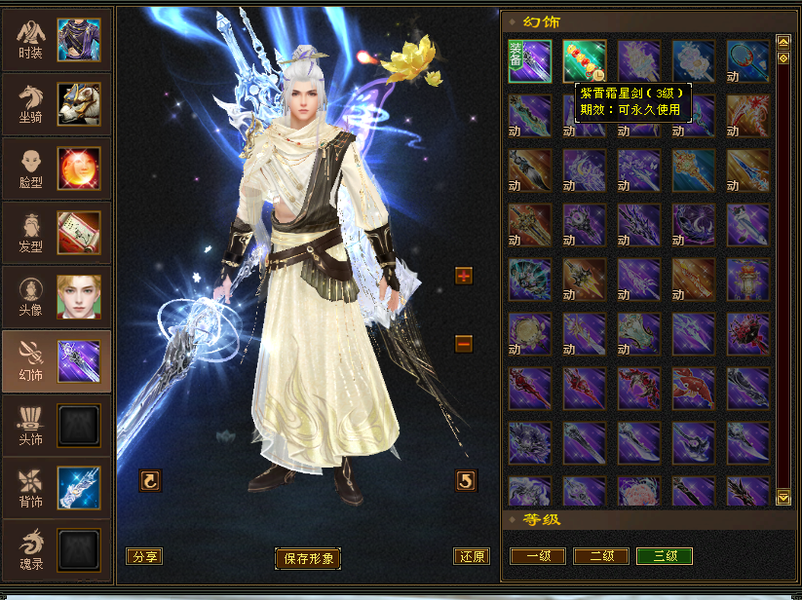Zoom in character with plus button
The height and width of the screenshot is (600, 802).
coord(464,276)
